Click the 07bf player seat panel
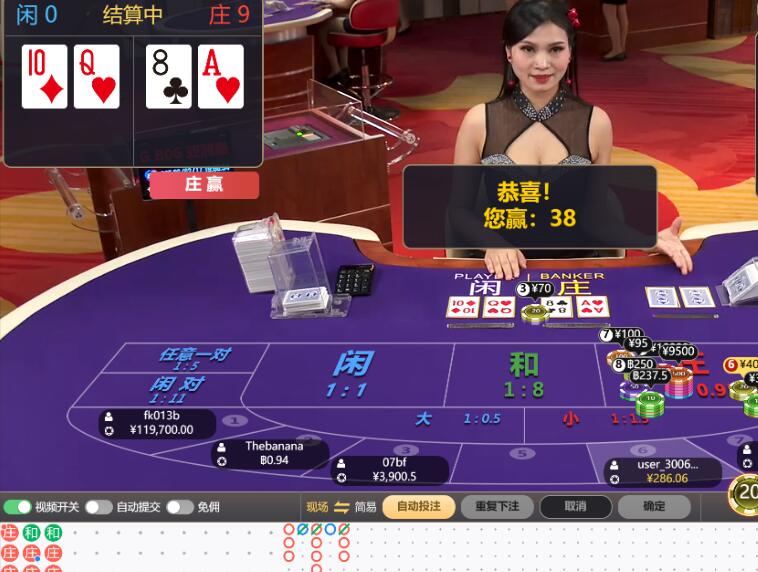This screenshot has height=572, width=758. pyautogui.click(x=391, y=469)
